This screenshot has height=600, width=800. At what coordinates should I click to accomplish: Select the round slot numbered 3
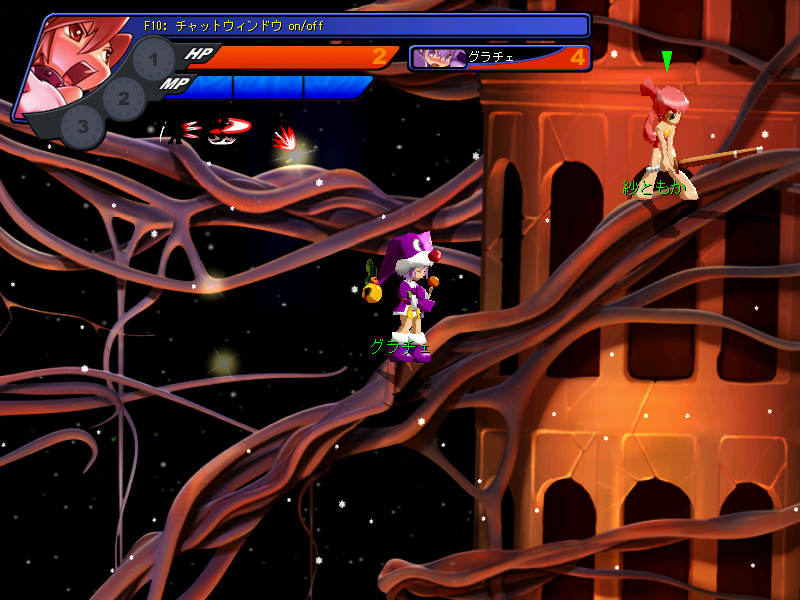pos(83,126)
